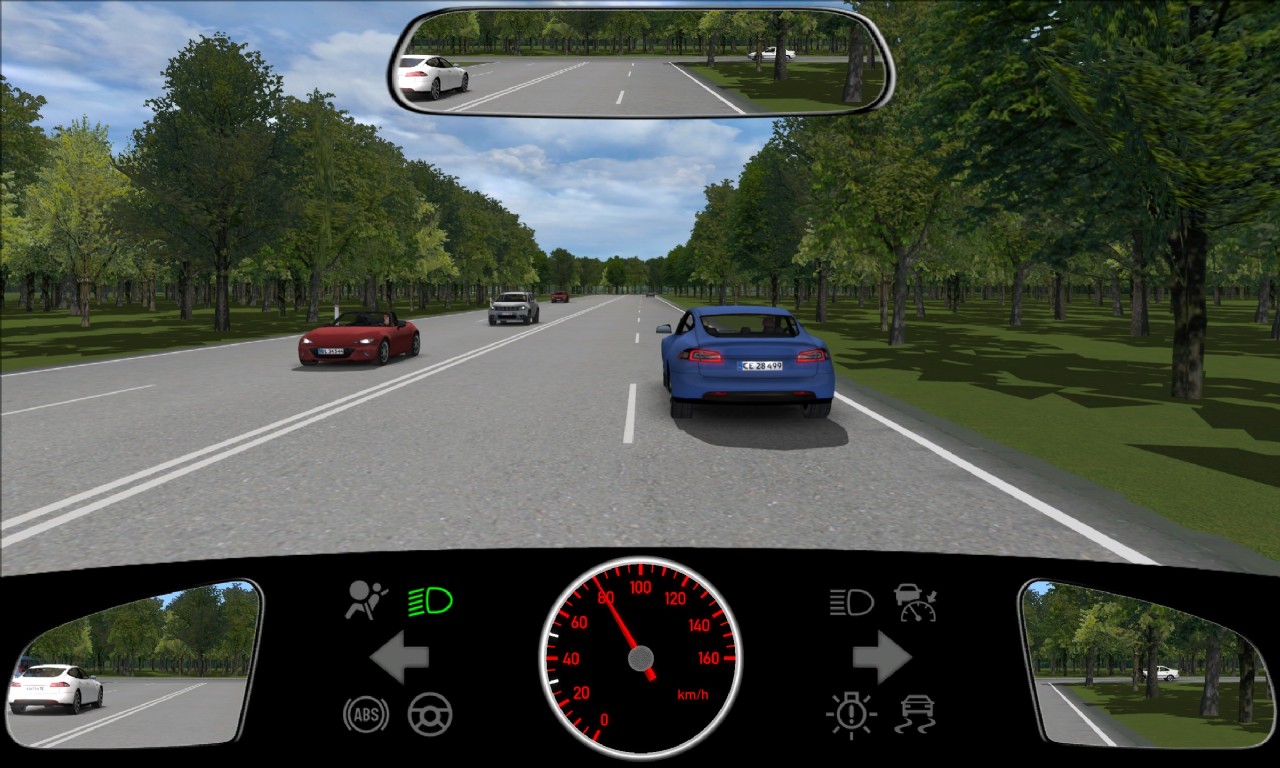This screenshot has height=768, width=1280.
Task: Check the center rear-view mirror
Action: [640, 62]
